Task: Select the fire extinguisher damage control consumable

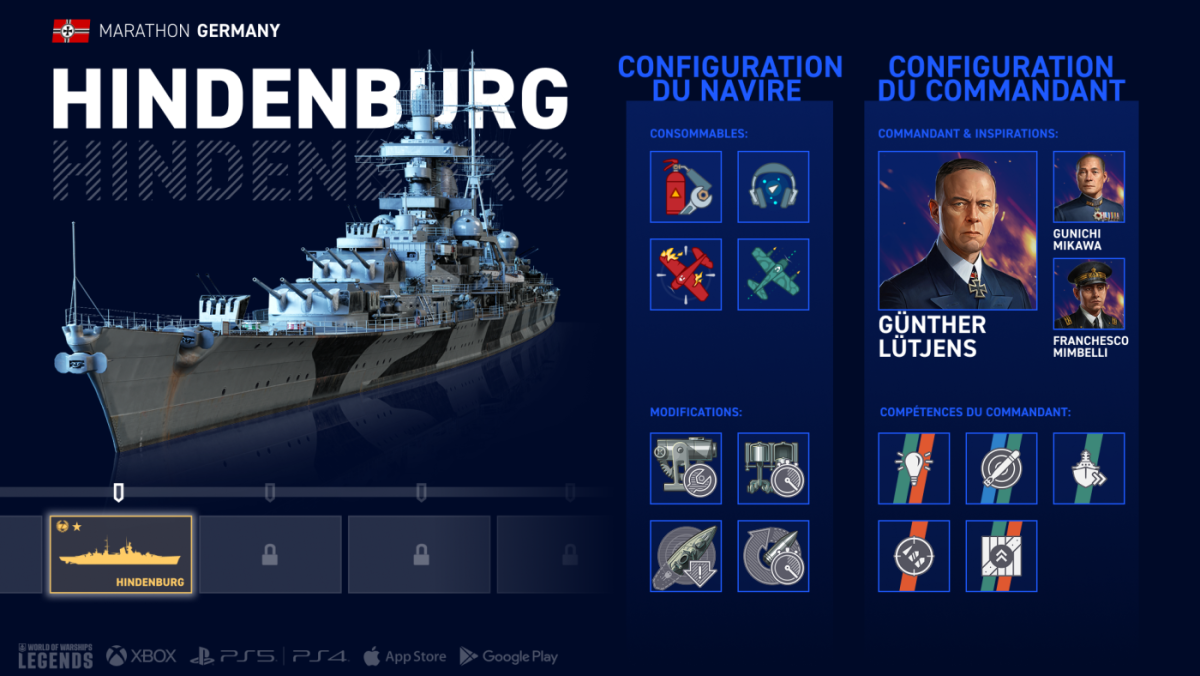Action: 686,187
